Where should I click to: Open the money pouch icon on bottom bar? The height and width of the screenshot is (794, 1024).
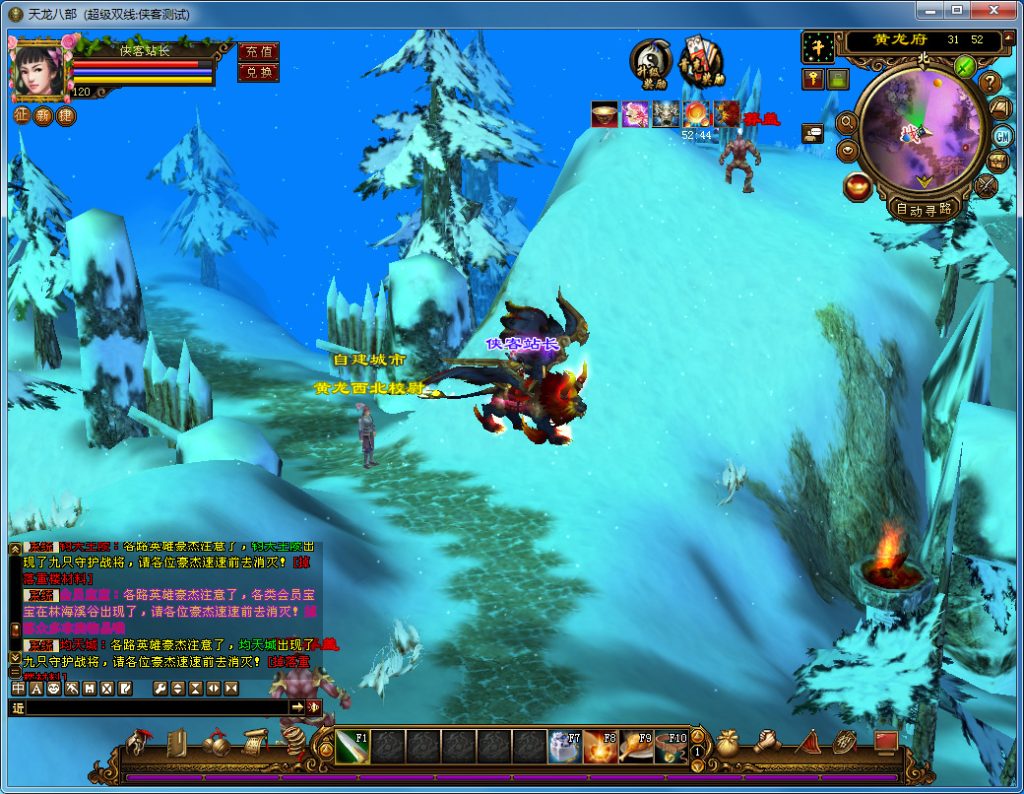pyautogui.click(x=727, y=743)
